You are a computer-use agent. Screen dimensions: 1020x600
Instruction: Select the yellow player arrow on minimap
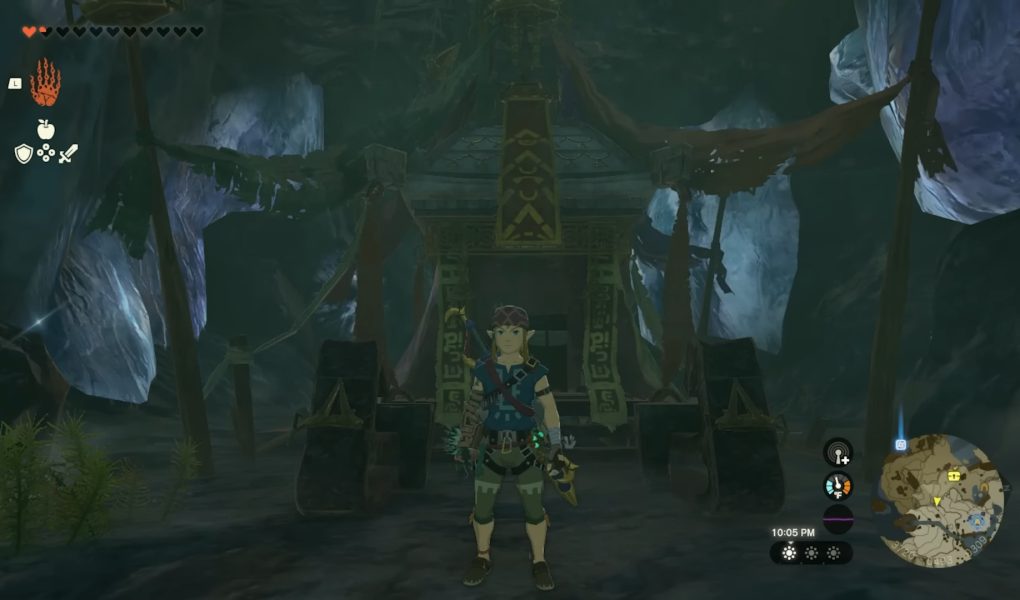point(937,501)
